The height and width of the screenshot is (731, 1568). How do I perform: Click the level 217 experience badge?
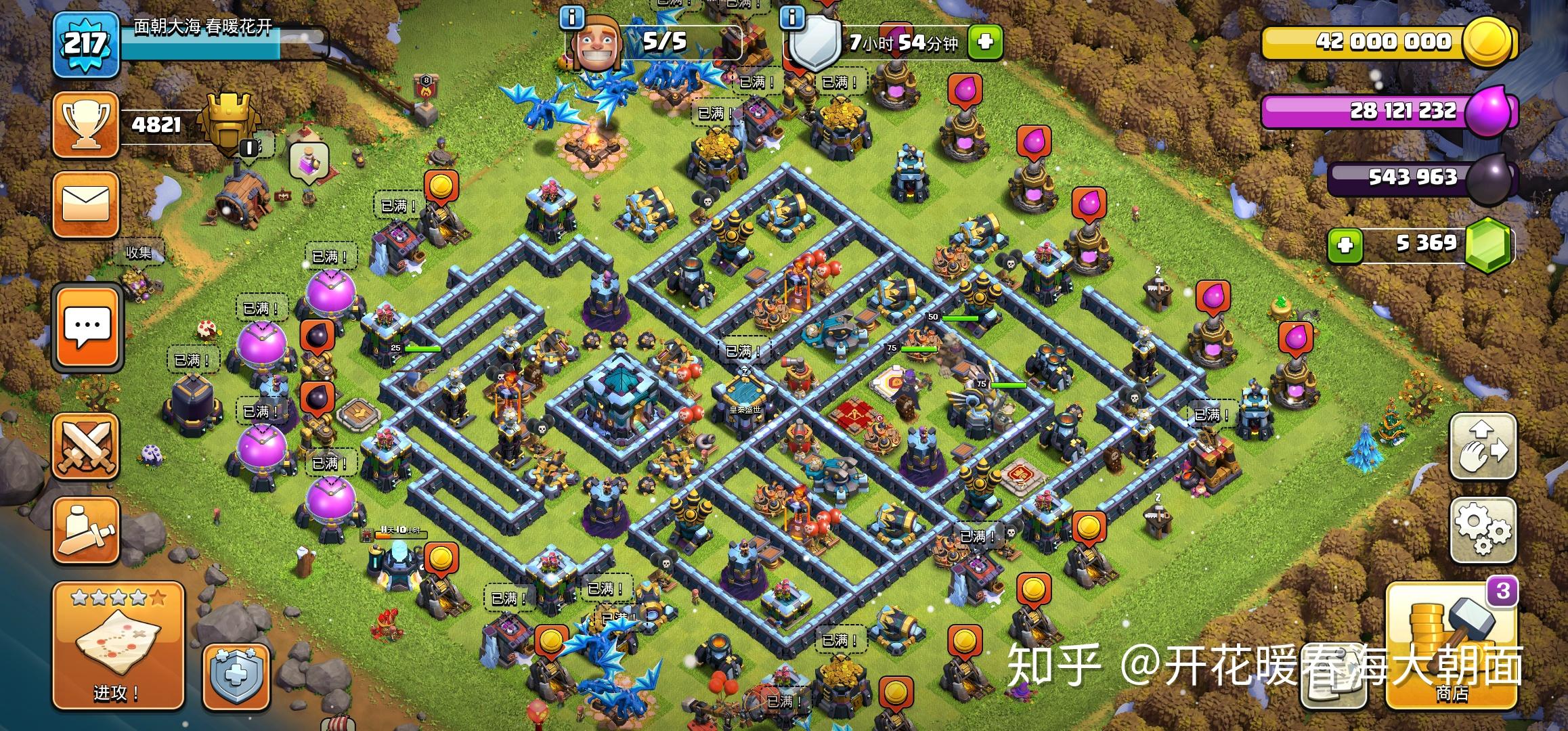pos(86,45)
